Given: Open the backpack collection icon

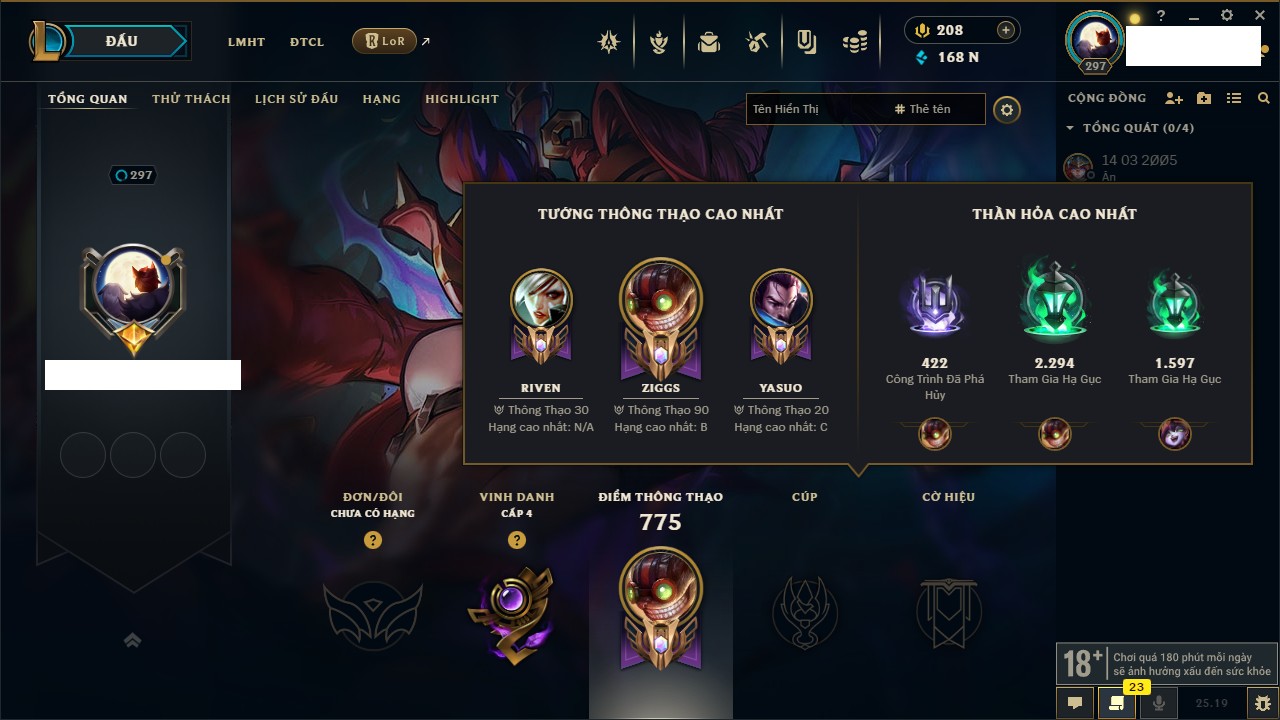Looking at the screenshot, I should click(x=709, y=42).
